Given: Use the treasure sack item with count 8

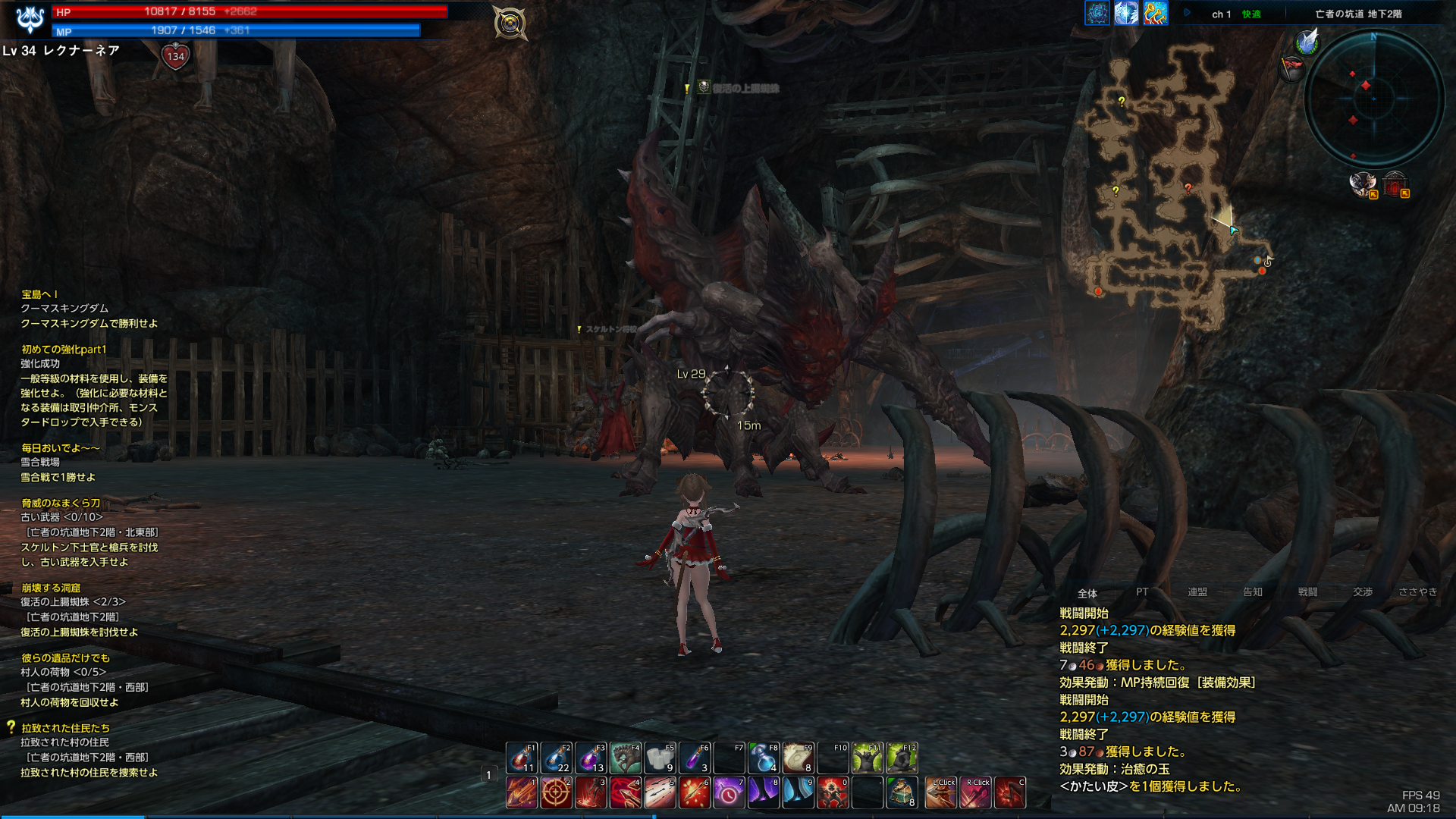Looking at the screenshot, I should pos(902,792).
